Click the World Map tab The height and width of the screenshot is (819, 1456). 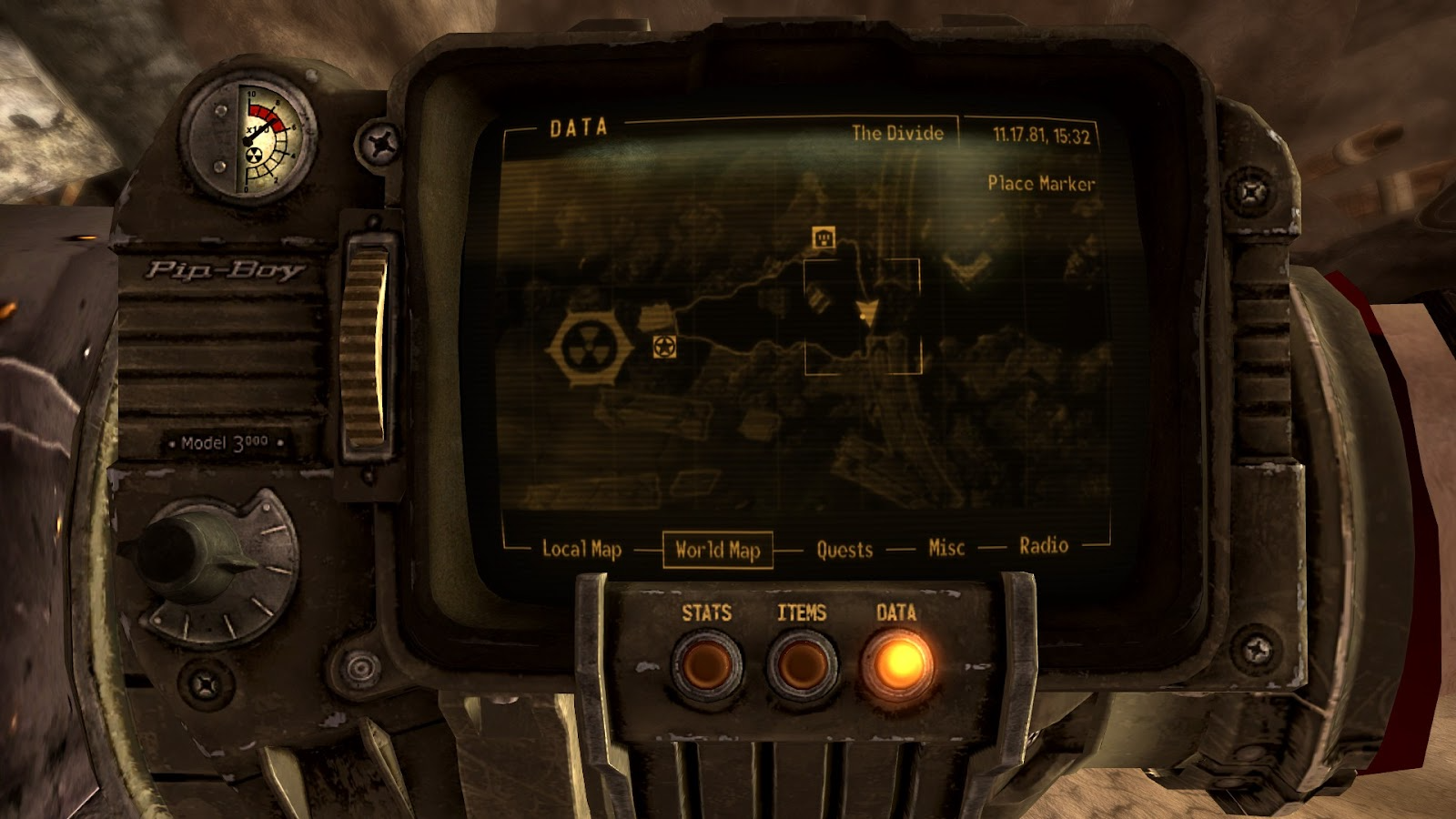click(x=719, y=549)
